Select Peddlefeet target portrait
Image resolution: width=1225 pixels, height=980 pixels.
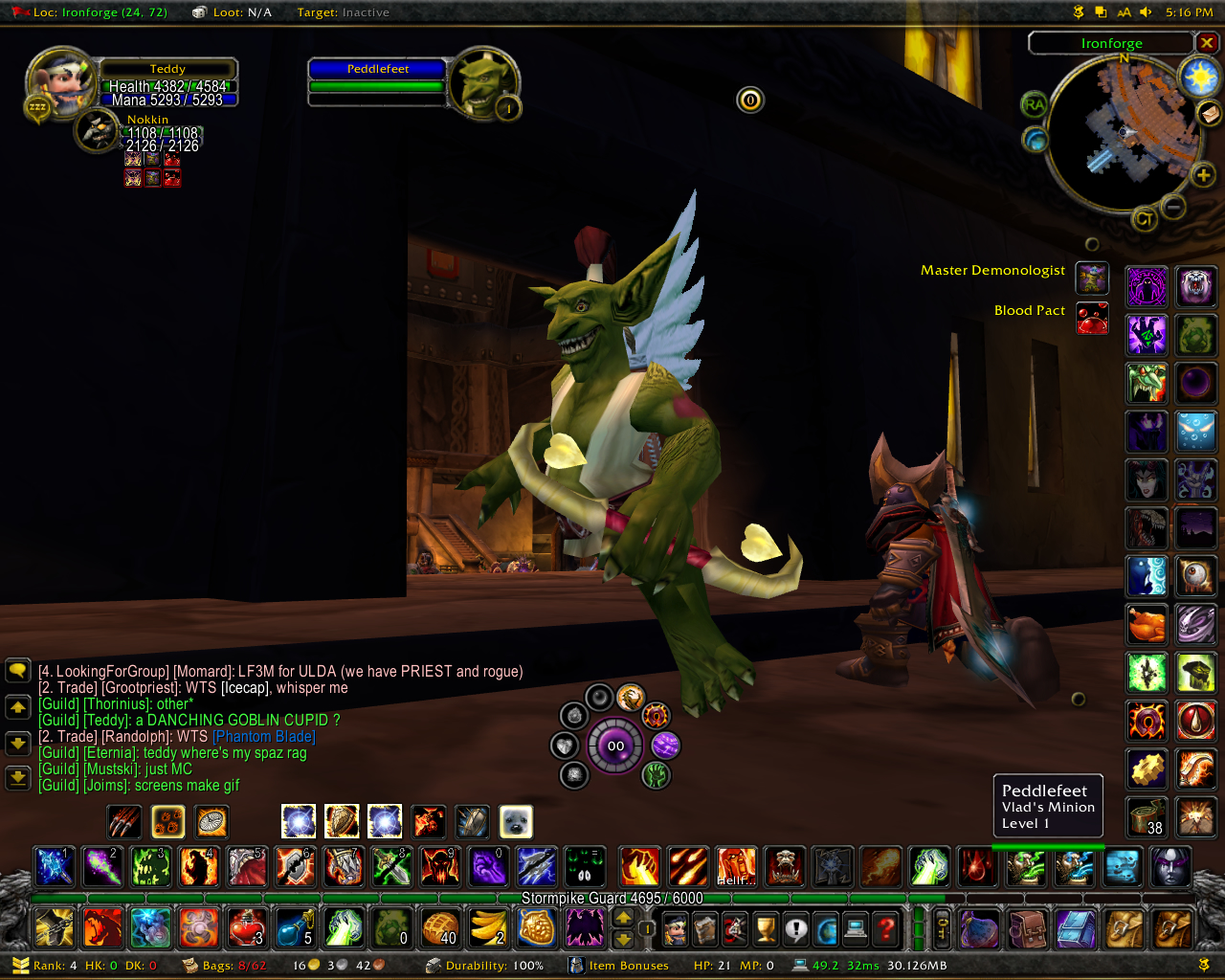pos(483,83)
